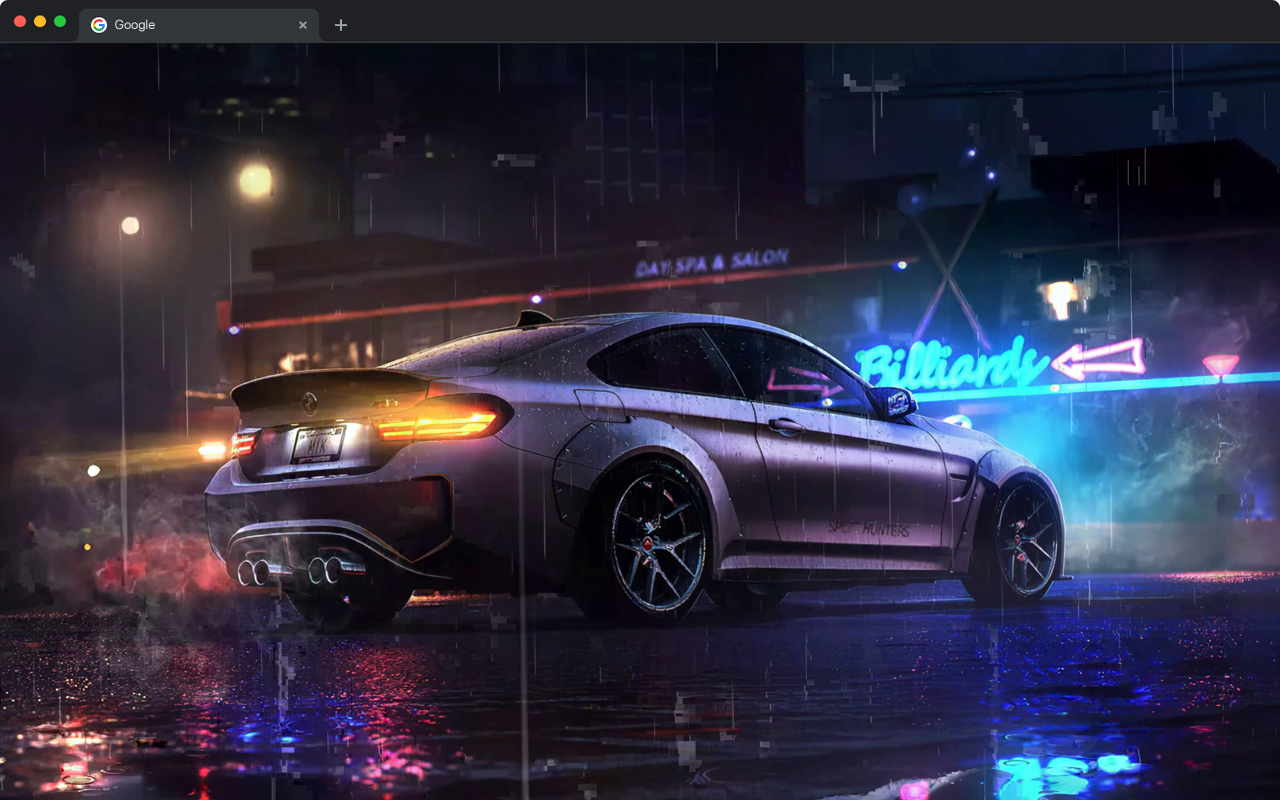The image size is (1280, 800).
Task: Open a new tab with the plus icon
Action: point(340,24)
